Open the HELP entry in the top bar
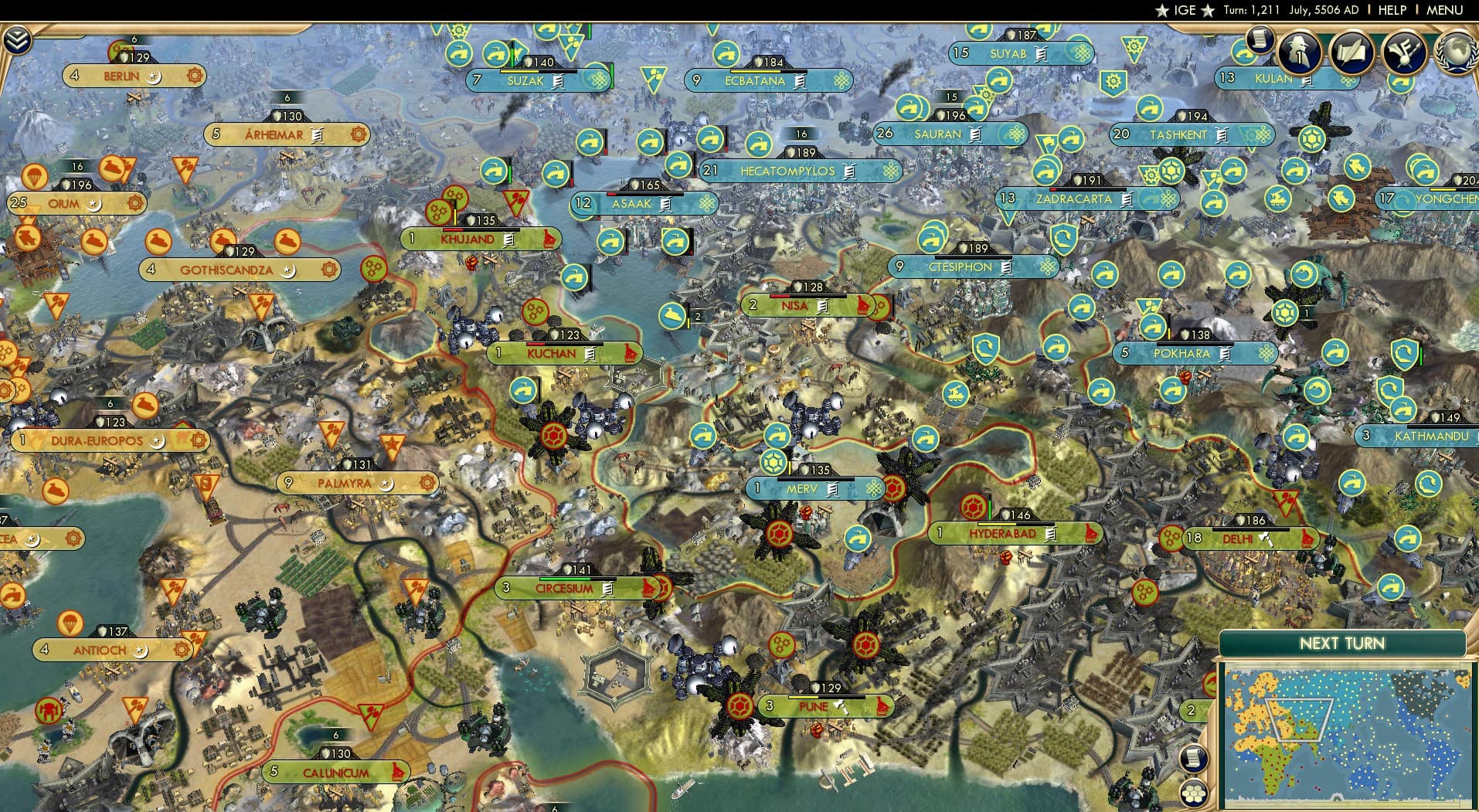Viewport: 1479px width, 812px height. (1392, 10)
